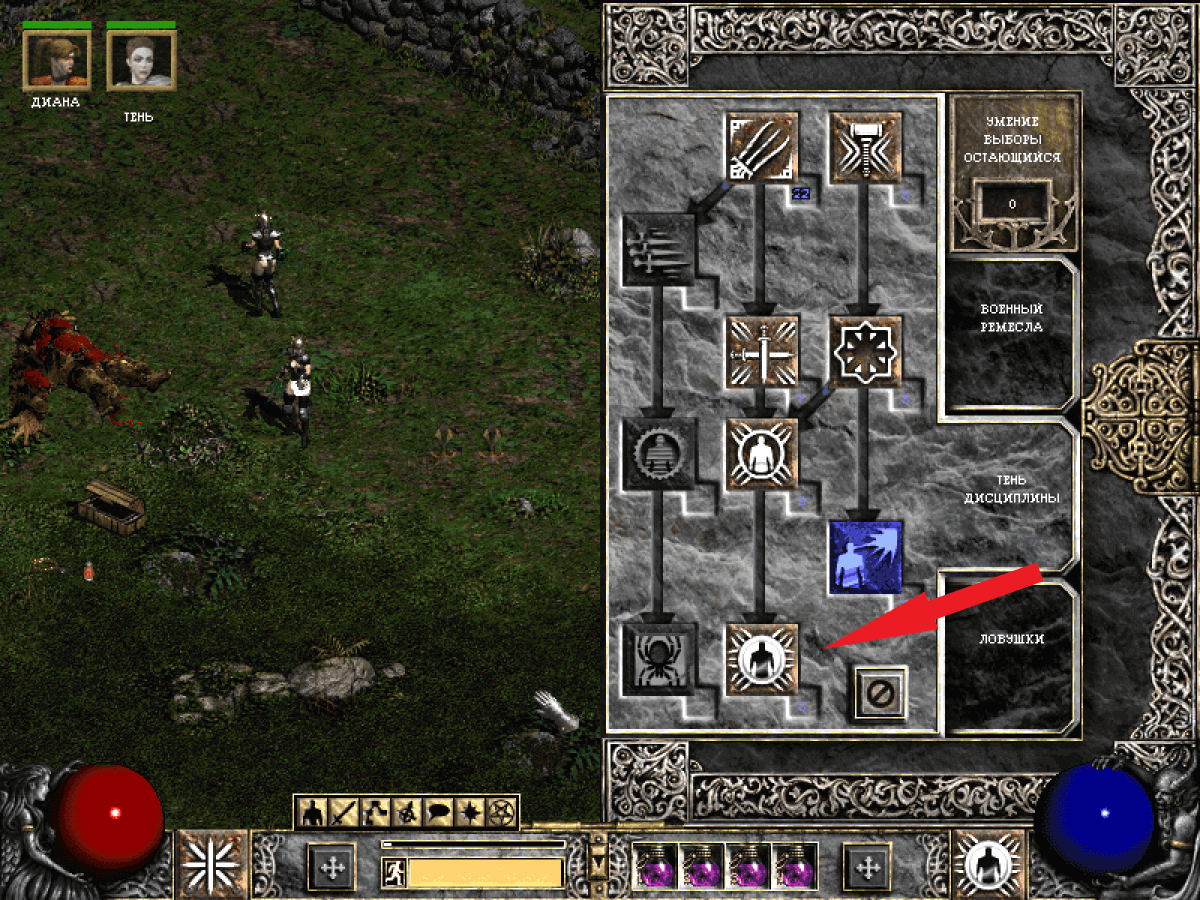Viewport: 1200px width, 900px height.
Task: Pick the Cloak of Shadows skill
Action: point(866,352)
